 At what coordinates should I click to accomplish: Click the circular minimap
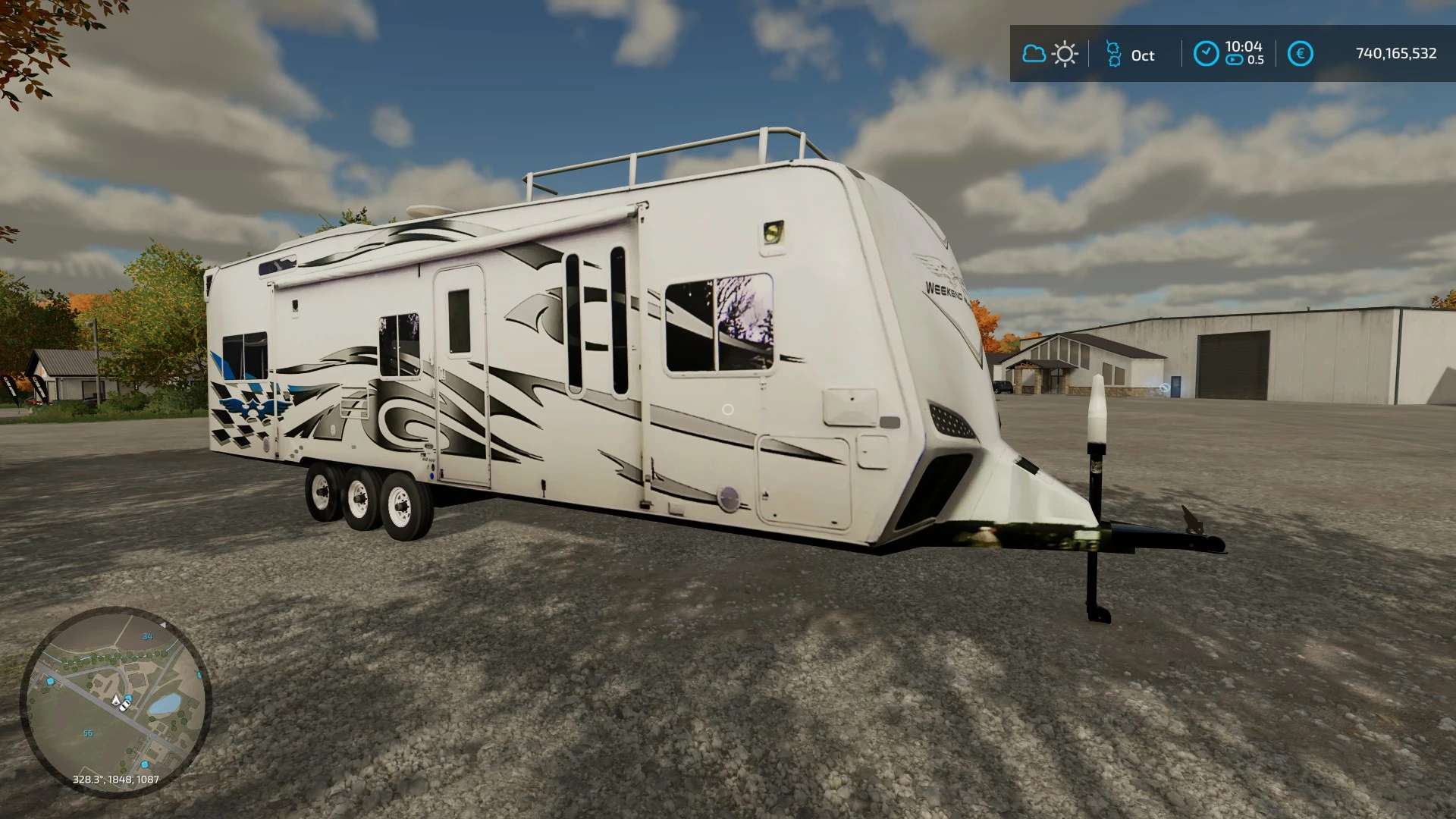coord(115,702)
